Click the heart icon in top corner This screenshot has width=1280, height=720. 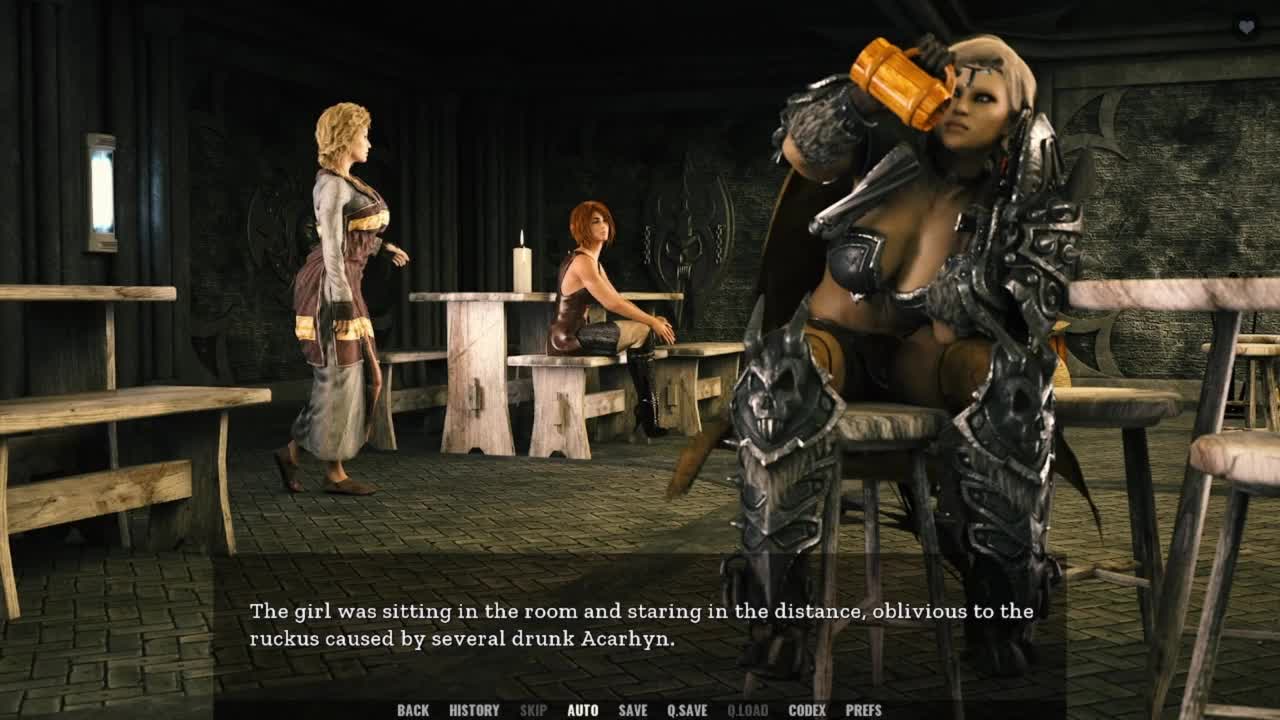tap(1246, 28)
